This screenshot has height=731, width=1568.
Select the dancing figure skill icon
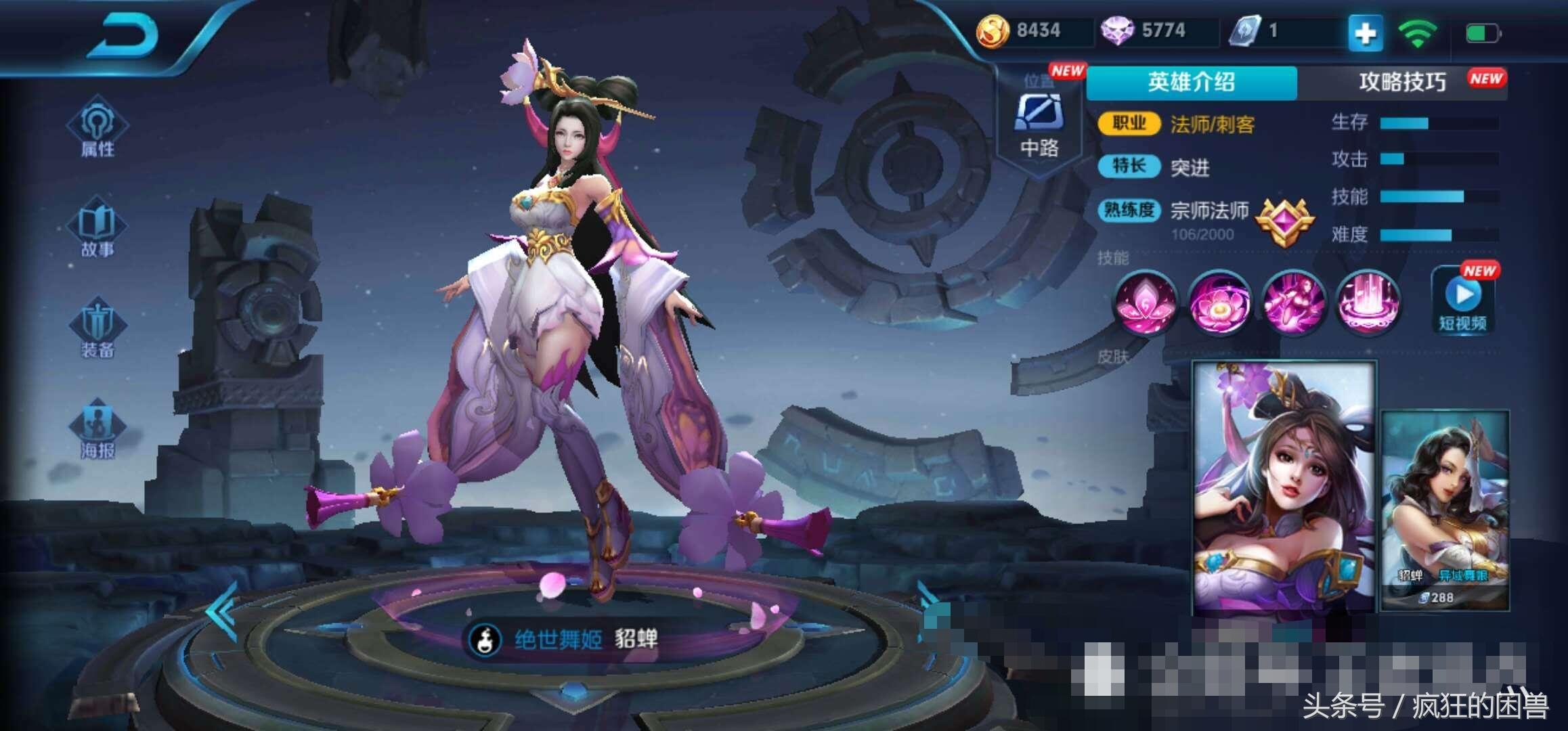pos(1294,303)
